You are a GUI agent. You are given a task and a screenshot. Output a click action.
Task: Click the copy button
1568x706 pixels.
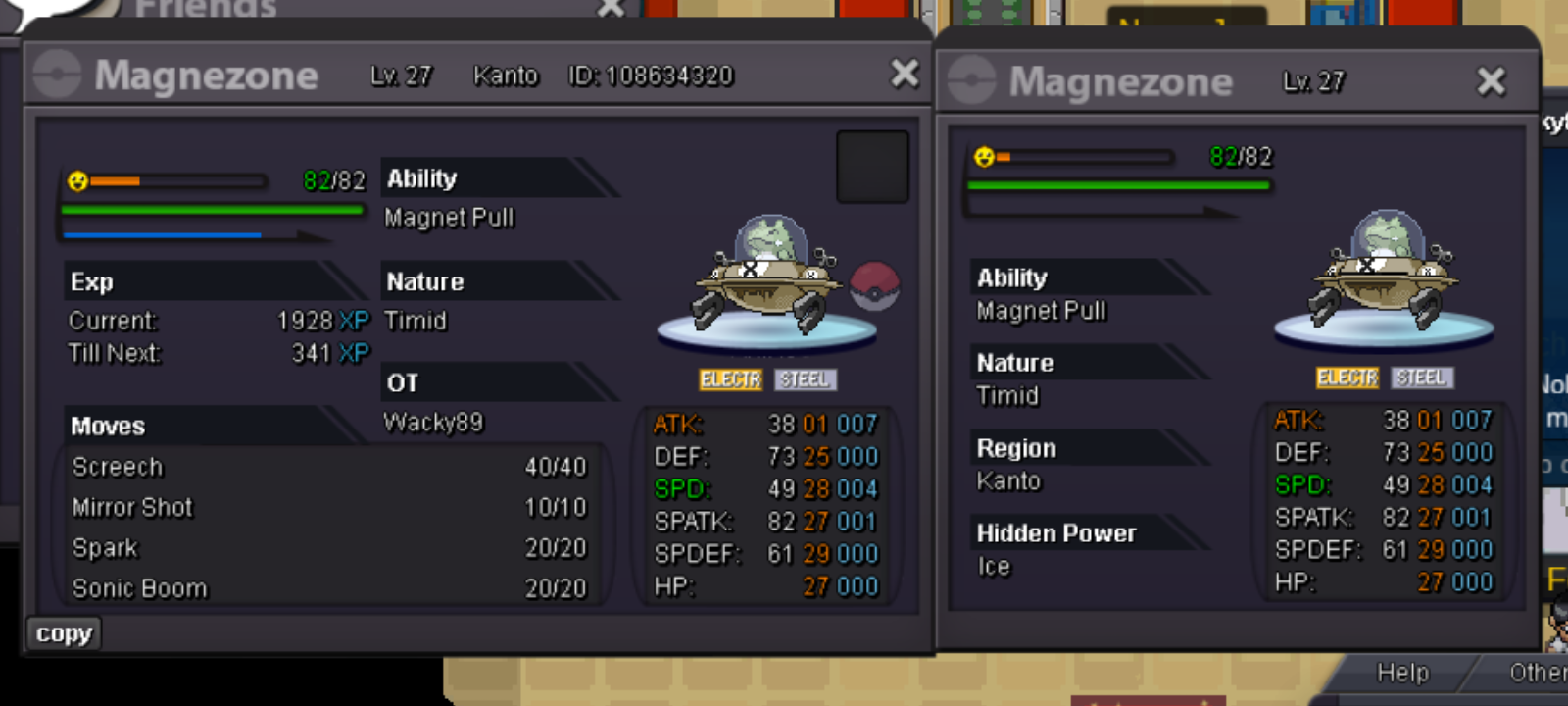(x=64, y=634)
